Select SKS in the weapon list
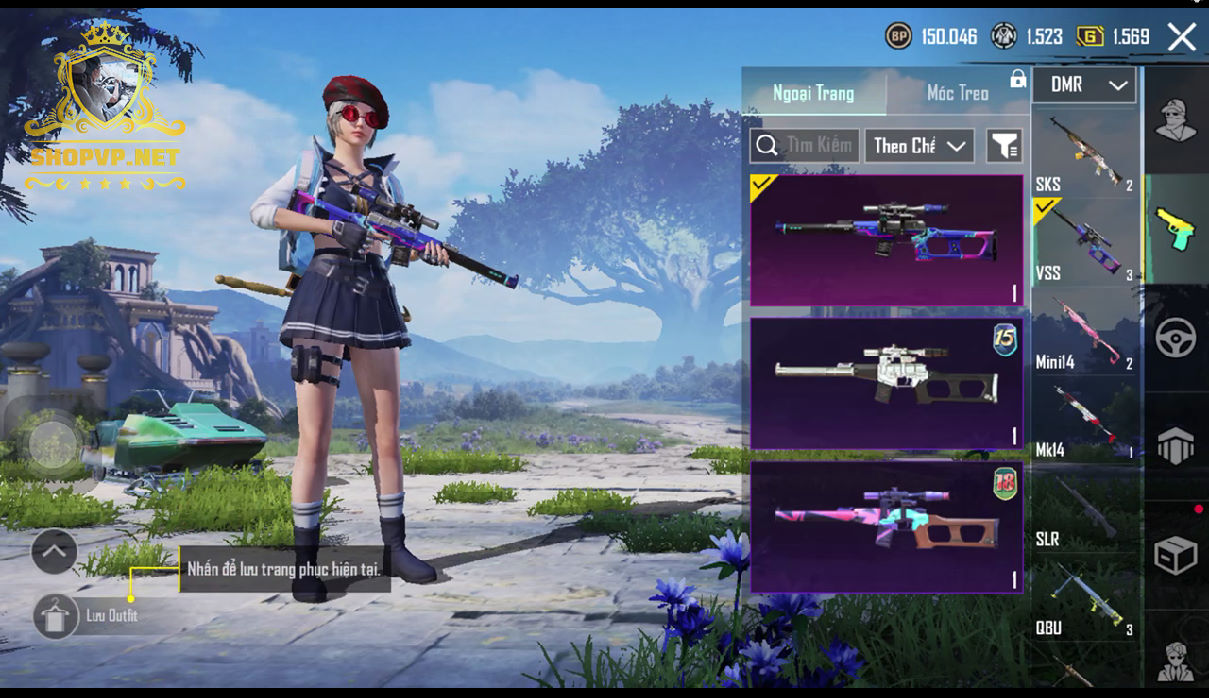The image size is (1209, 698). (x=1085, y=153)
